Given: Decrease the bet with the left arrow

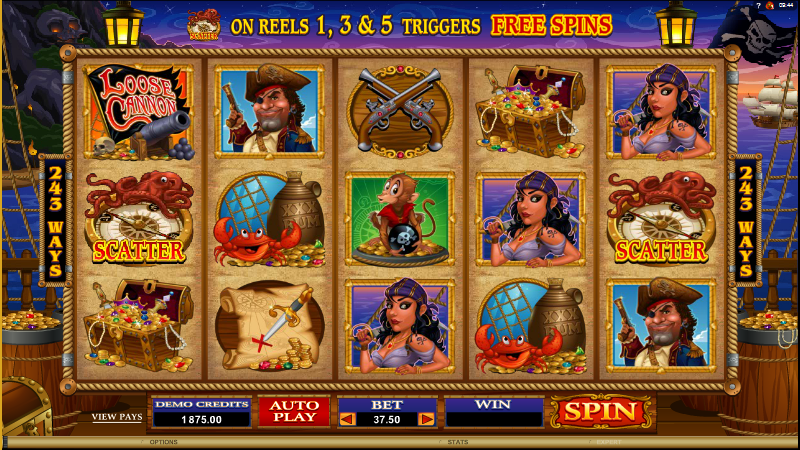Looking at the screenshot, I should click(348, 419).
